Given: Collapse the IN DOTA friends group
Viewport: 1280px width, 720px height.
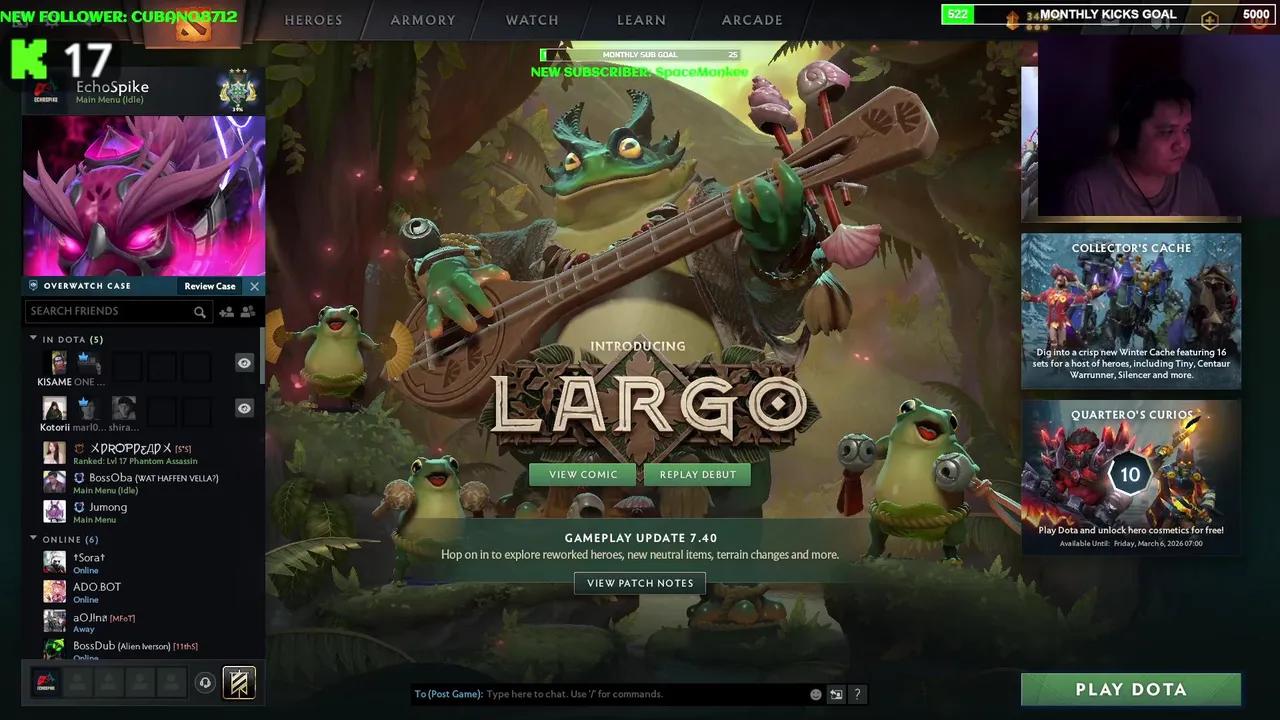Looking at the screenshot, I should (33, 339).
